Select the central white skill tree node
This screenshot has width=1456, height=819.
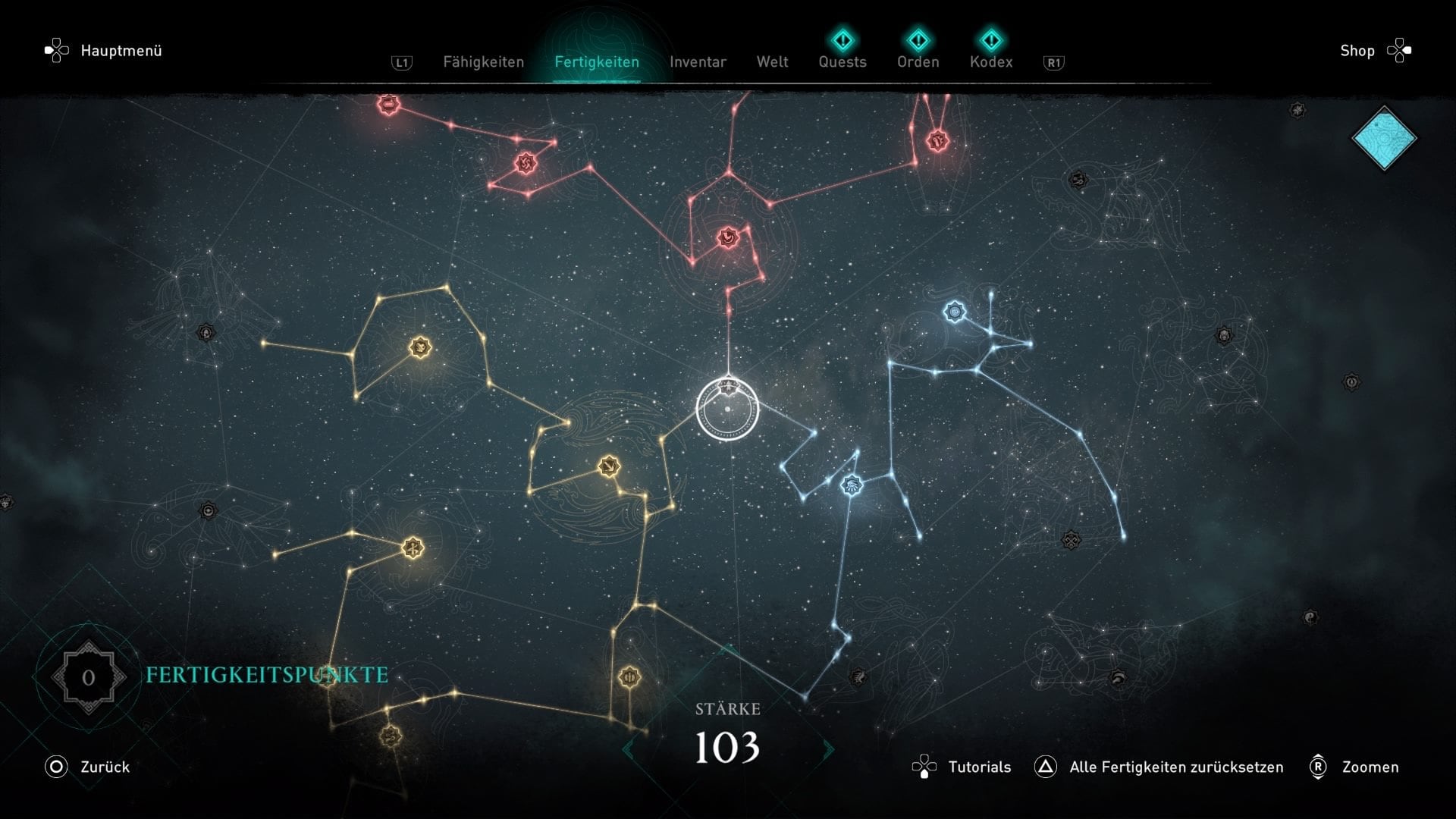point(727,409)
